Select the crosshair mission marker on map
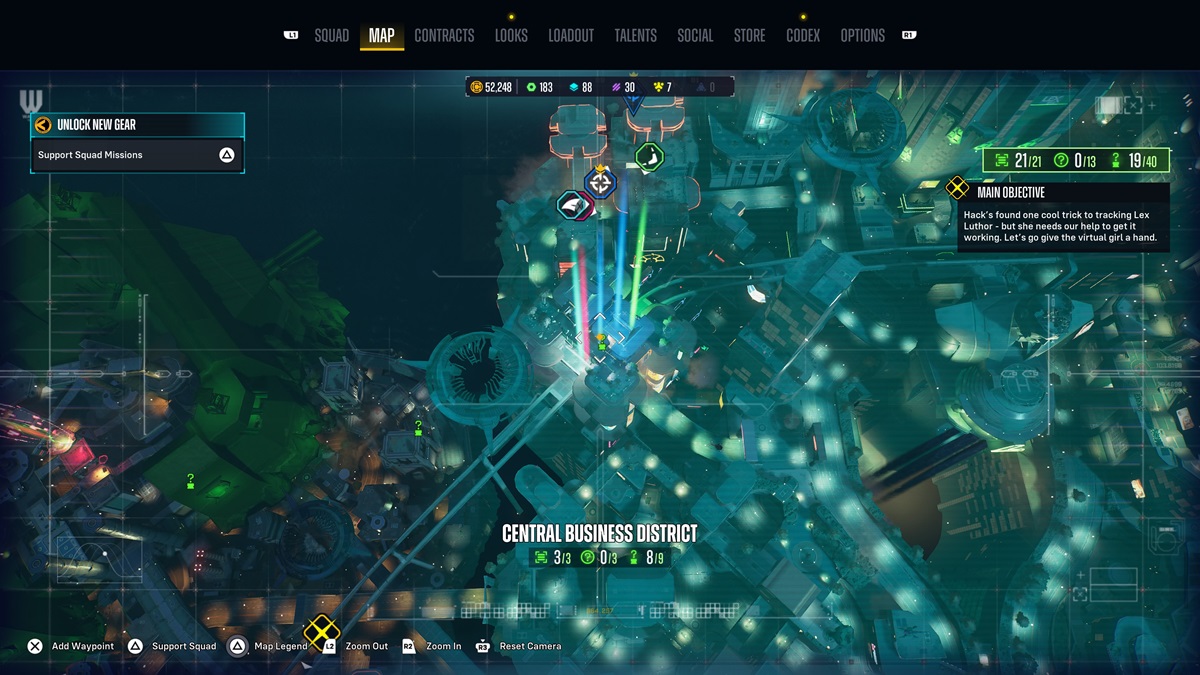 [x=600, y=182]
